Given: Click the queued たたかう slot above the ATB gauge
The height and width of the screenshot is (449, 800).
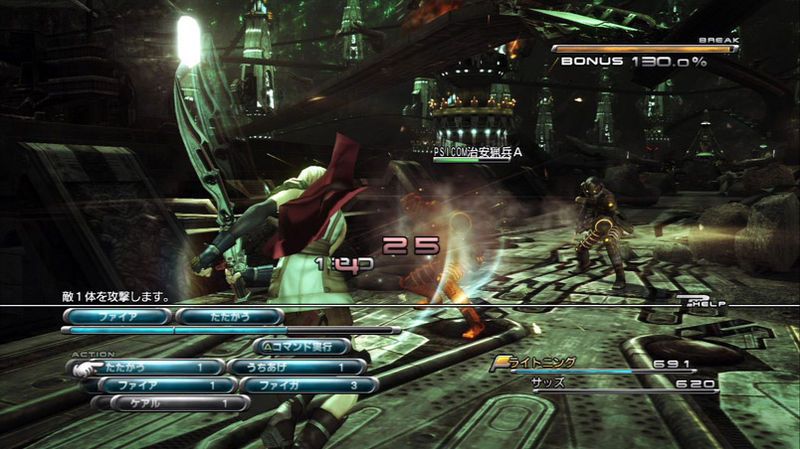Looking at the screenshot, I should point(230,316).
